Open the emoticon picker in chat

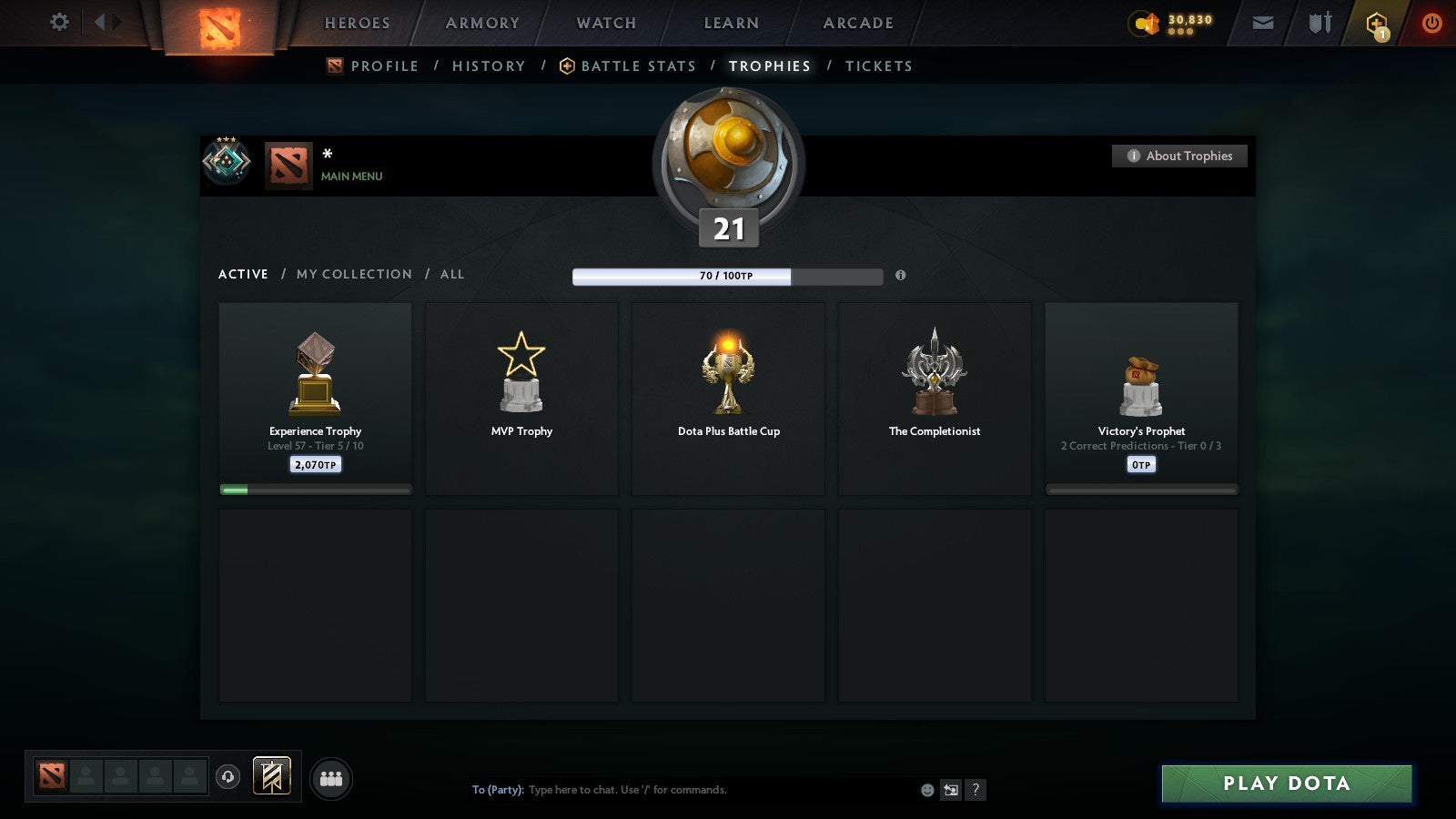pyautogui.click(x=926, y=790)
